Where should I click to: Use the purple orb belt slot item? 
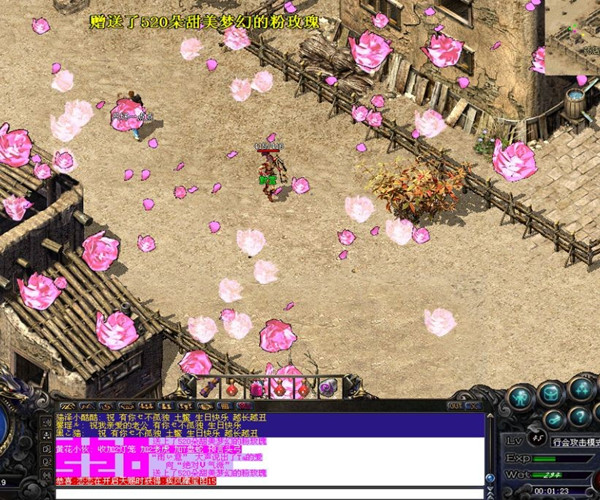(x=328, y=387)
